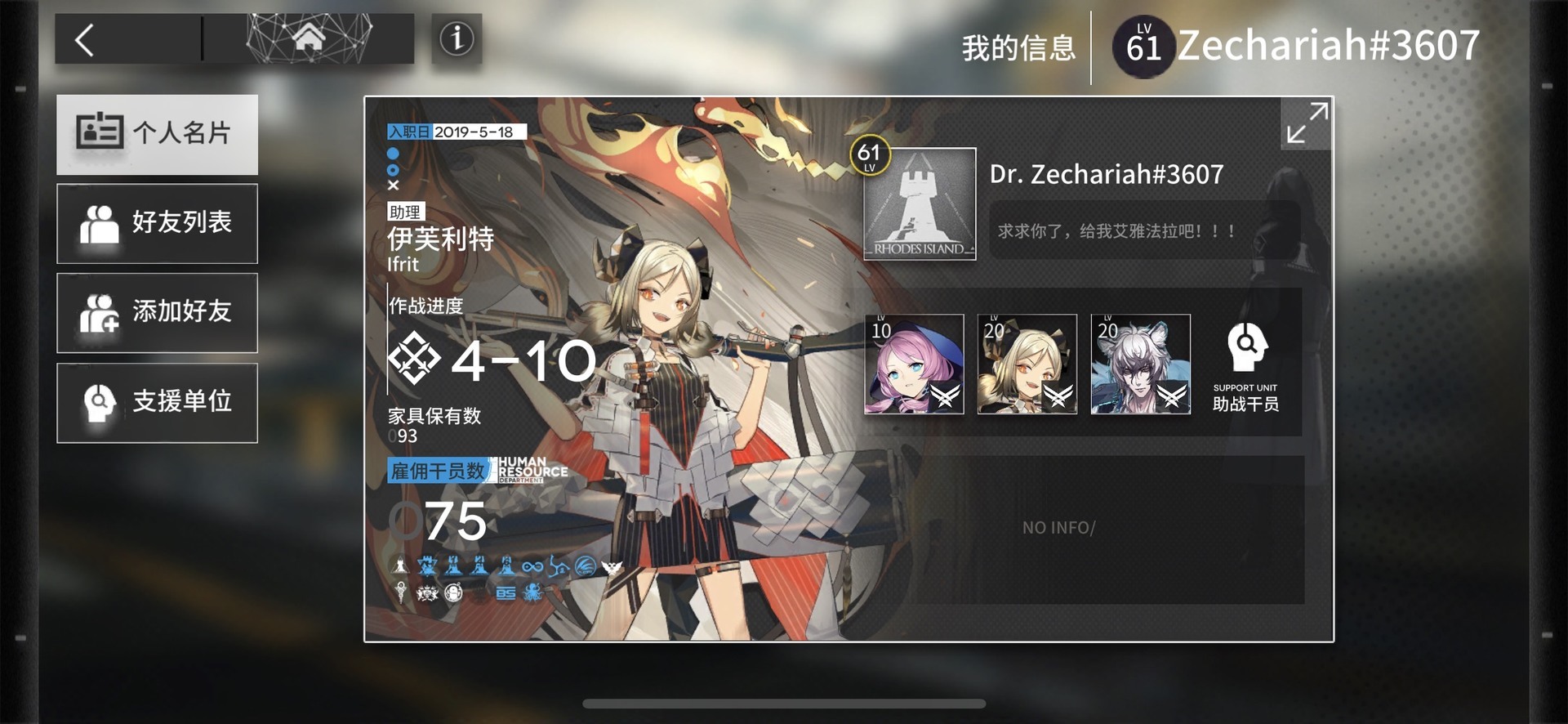This screenshot has height=724, width=1568.
Task: Open the 好友列表 friends list
Action: pyautogui.click(x=157, y=223)
